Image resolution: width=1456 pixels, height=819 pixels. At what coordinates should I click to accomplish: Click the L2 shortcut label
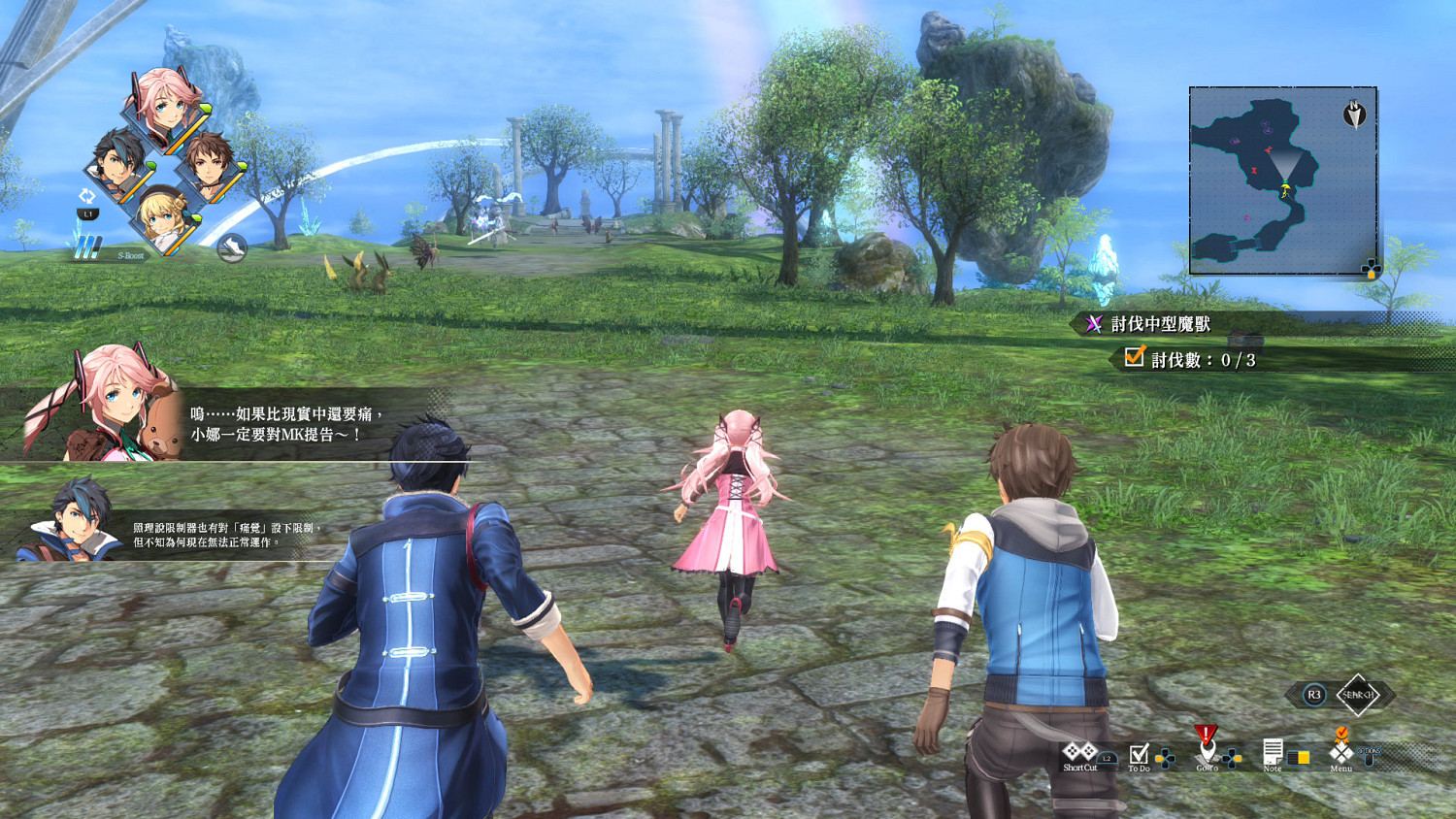coord(1107,757)
